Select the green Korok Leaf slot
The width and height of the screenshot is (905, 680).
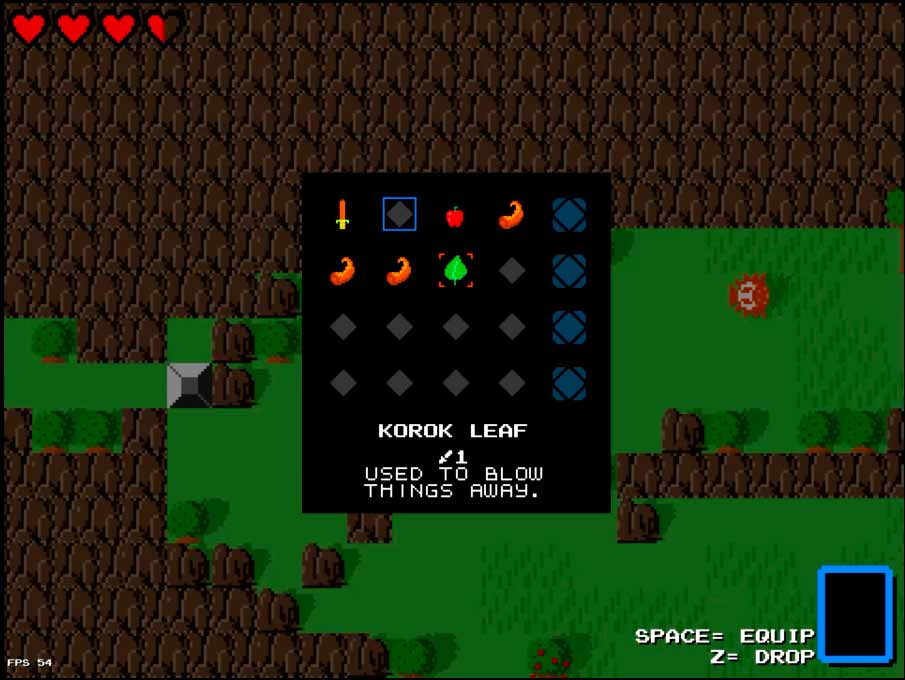tap(456, 270)
